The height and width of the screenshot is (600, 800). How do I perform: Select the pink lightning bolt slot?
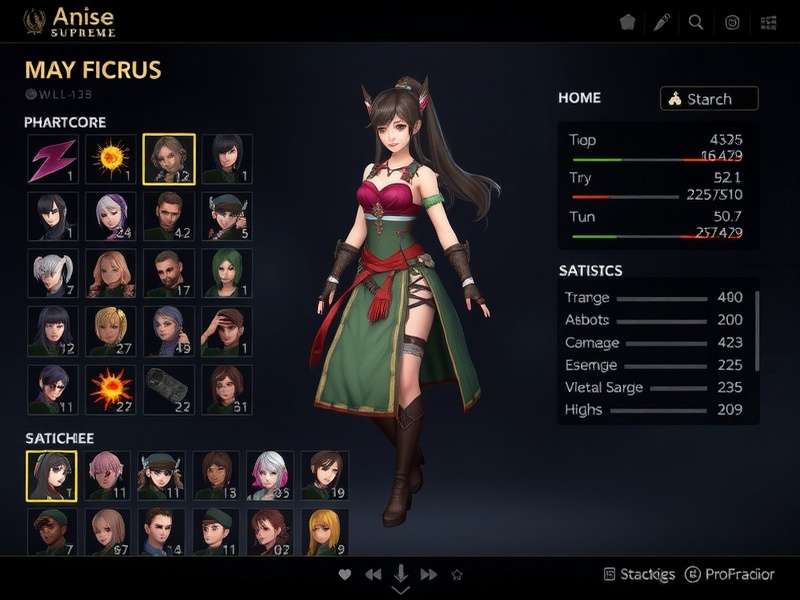point(52,159)
